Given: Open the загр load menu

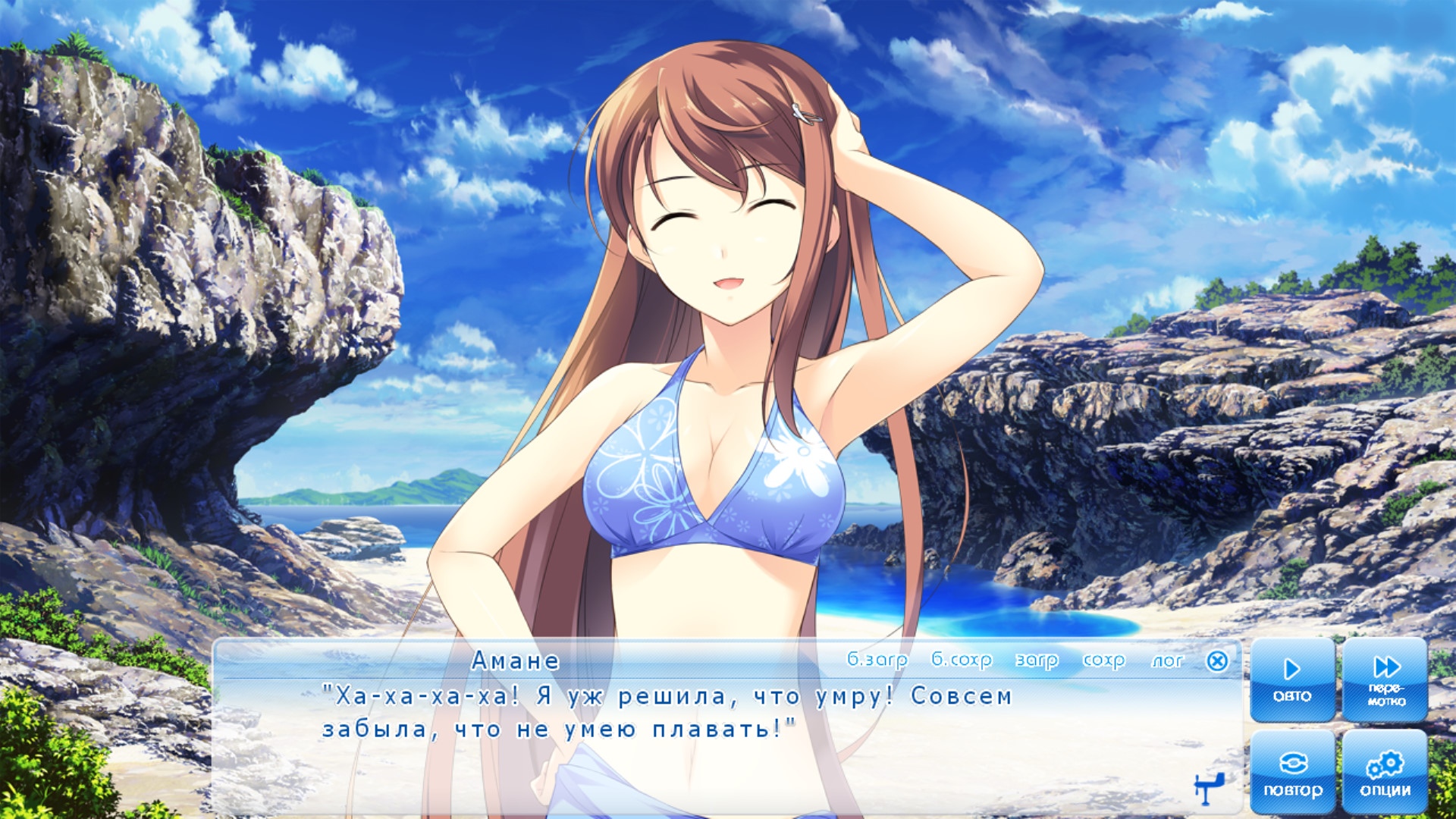Looking at the screenshot, I should click(1037, 661).
